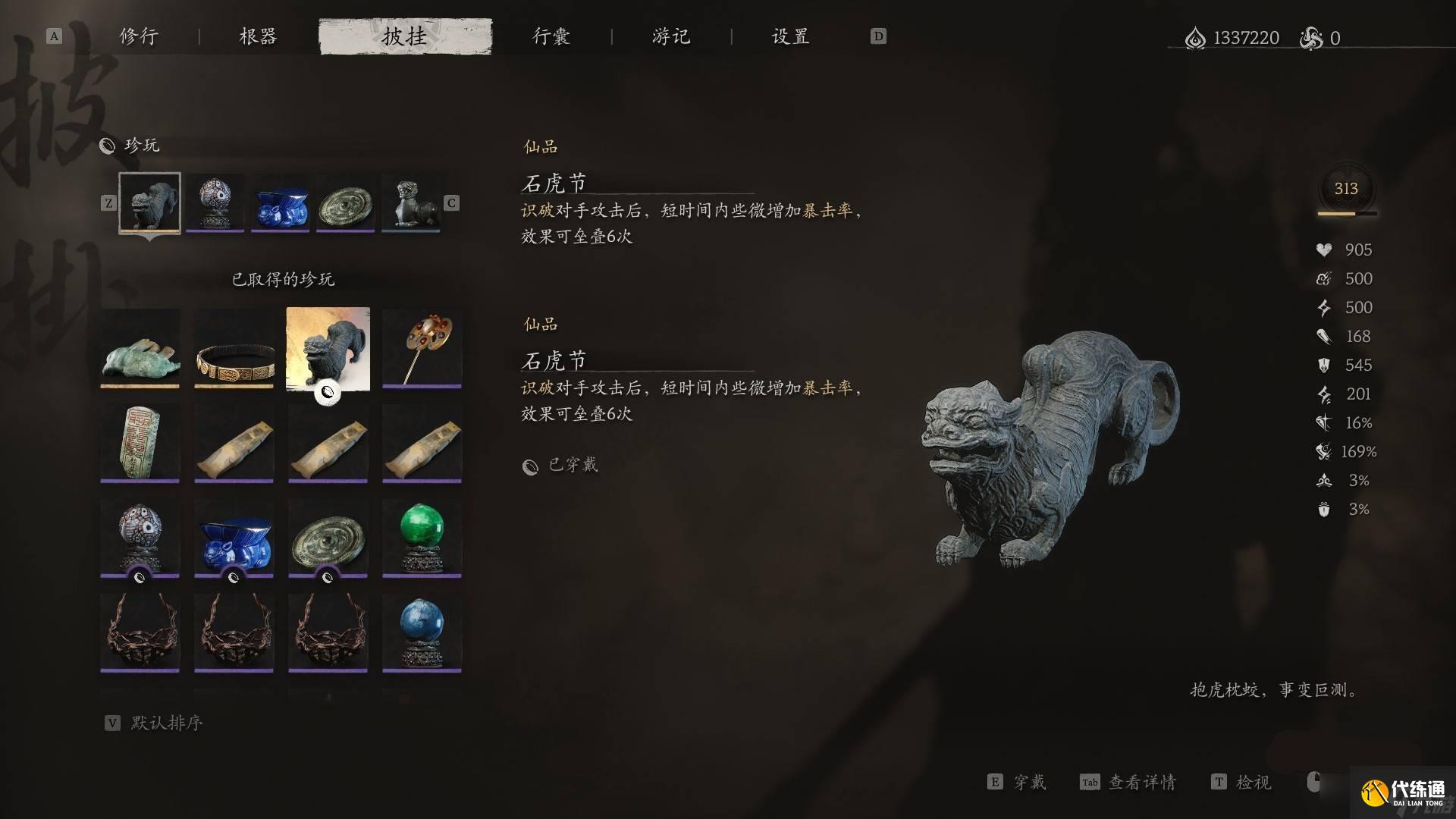Open the 设置 menu tab
The width and height of the screenshot is (1456, 819).
(x=789, y=36)
